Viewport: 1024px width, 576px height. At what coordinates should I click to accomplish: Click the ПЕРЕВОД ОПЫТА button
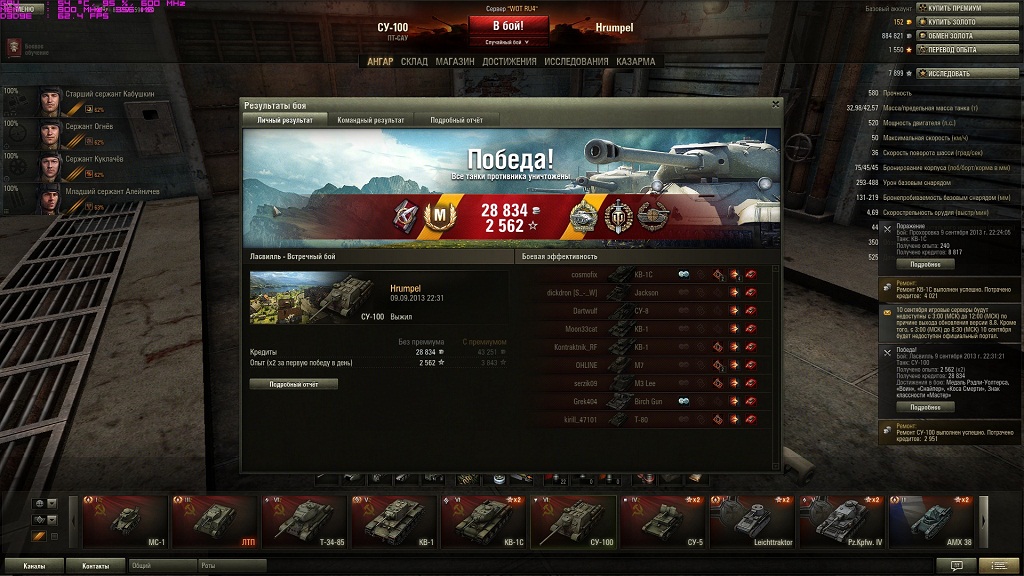tap(950, 49)
